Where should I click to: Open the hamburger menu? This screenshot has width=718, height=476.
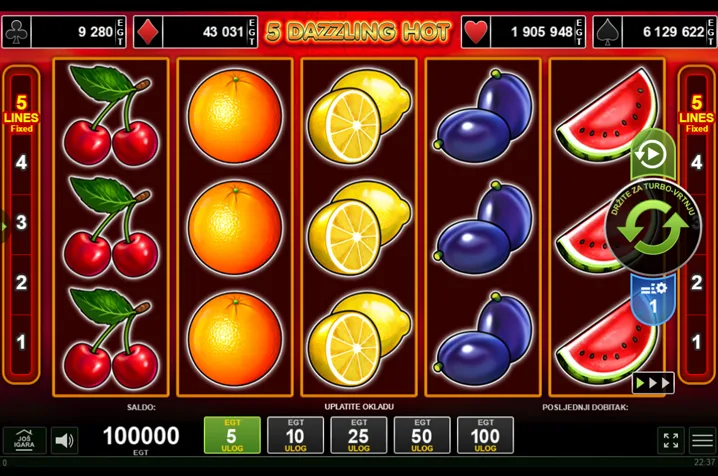pos(703,440)
